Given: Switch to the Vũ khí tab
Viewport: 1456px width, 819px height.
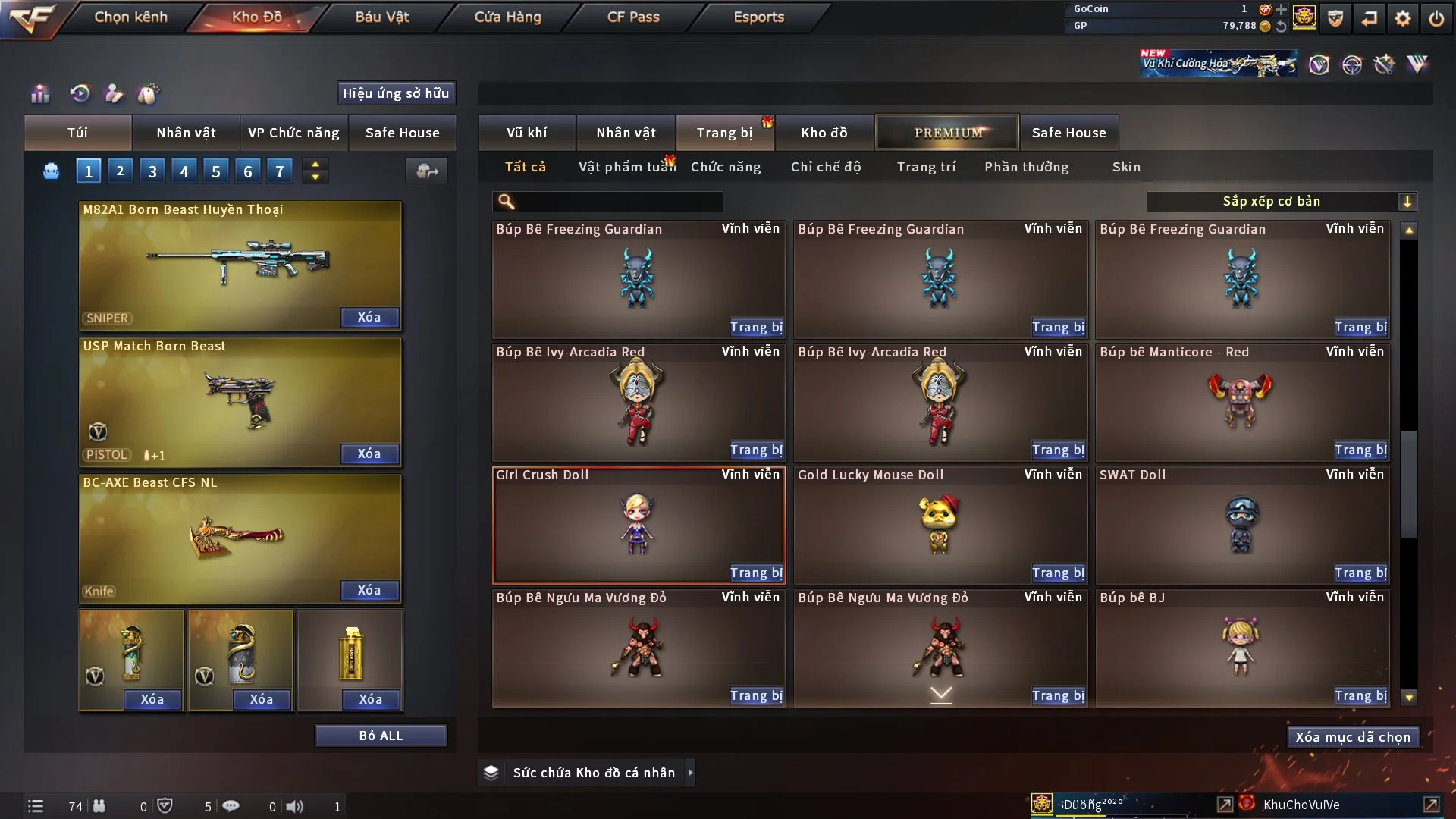Looking at the screenshot, I should [526, 133].
